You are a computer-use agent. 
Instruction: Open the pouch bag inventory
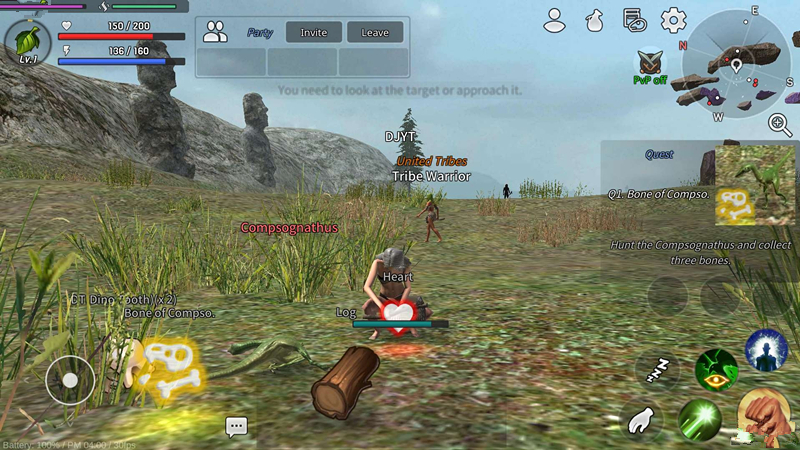594,19
